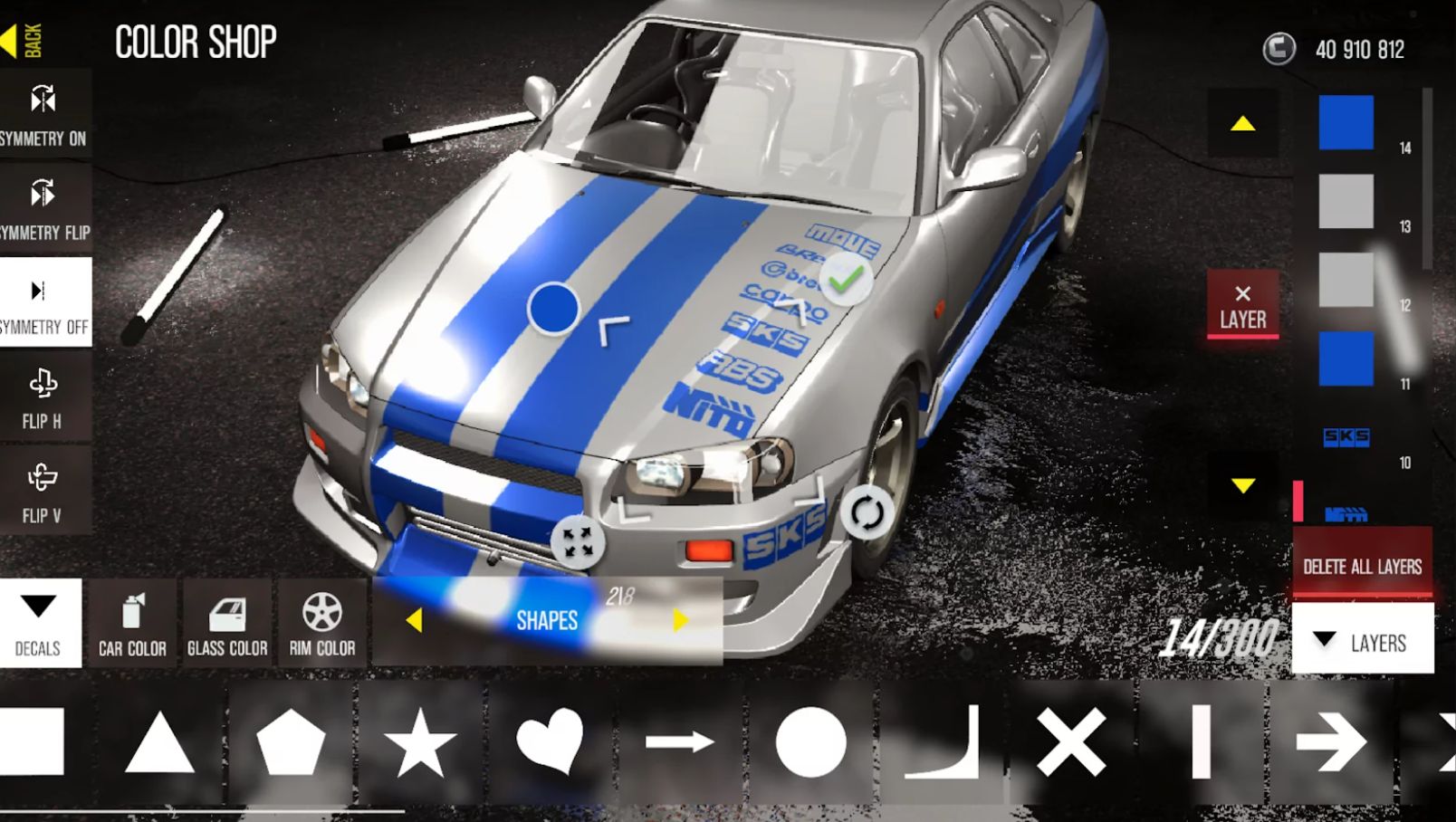Pick the star shape decal

[x=420, y=742]
